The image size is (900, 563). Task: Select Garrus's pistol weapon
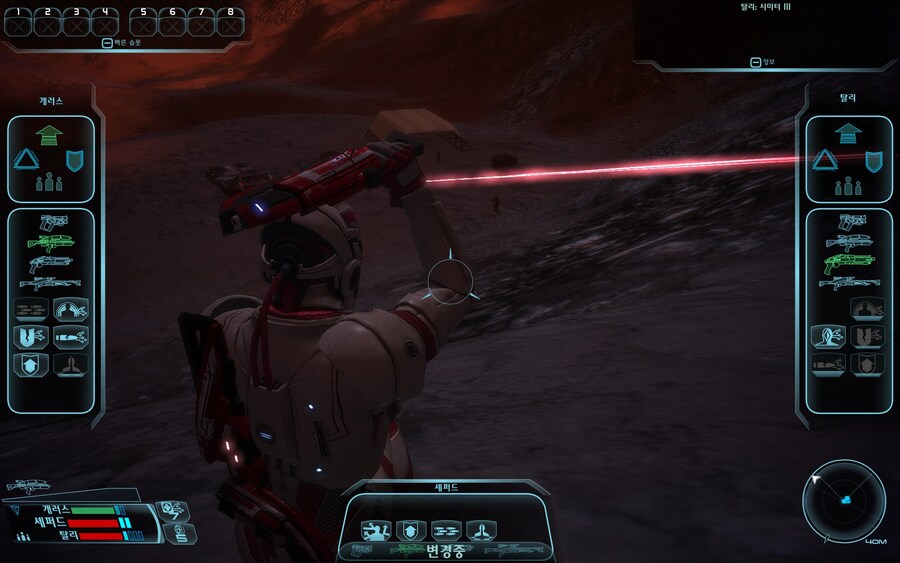click(52, 221)
